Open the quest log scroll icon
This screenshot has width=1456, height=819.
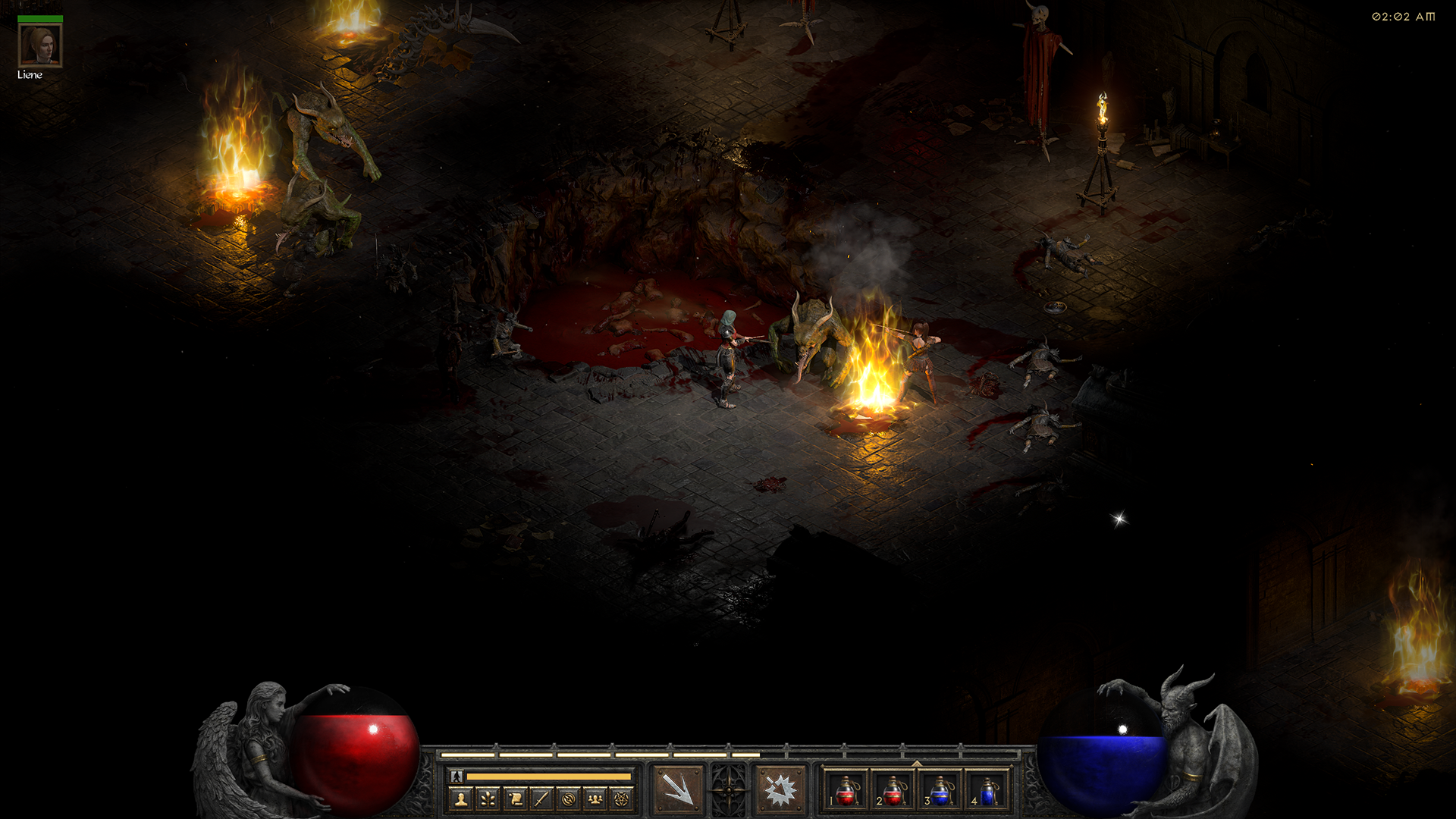click(x=515, y=799)
